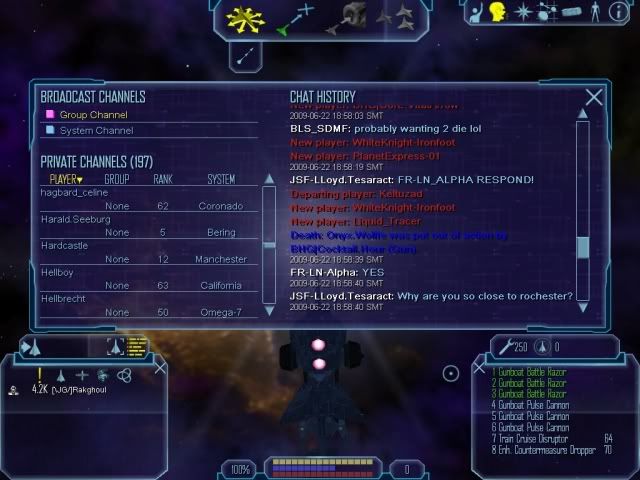Viewport: 640px width, 480px height.
Task: Close the chat history window
Action: [594, 97]
